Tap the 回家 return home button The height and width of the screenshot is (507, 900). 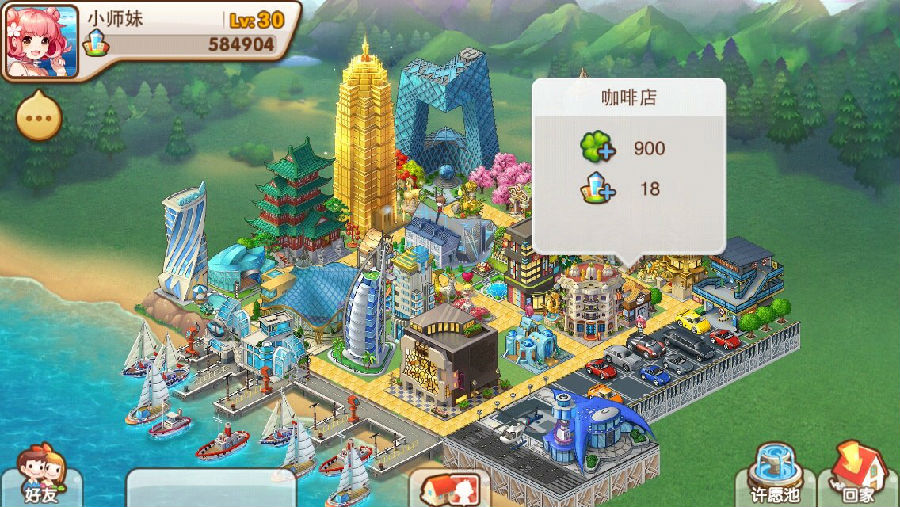(x=858, y=475)
